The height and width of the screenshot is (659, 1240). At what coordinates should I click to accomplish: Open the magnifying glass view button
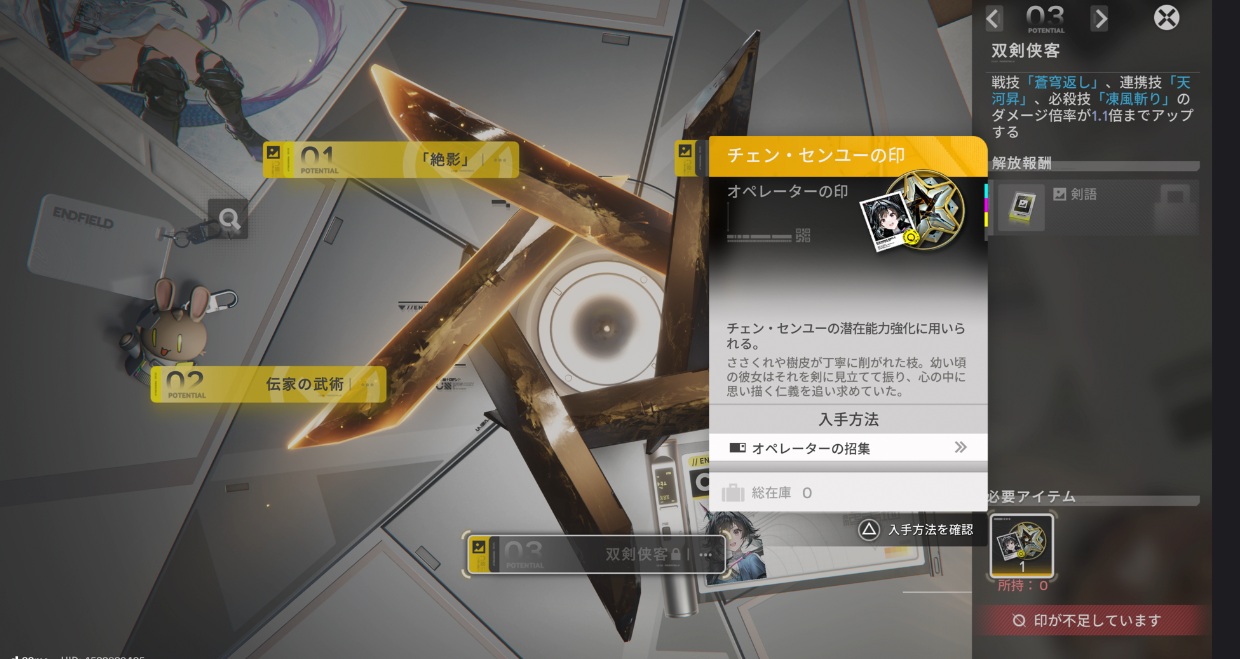click(x=228, y=219)
